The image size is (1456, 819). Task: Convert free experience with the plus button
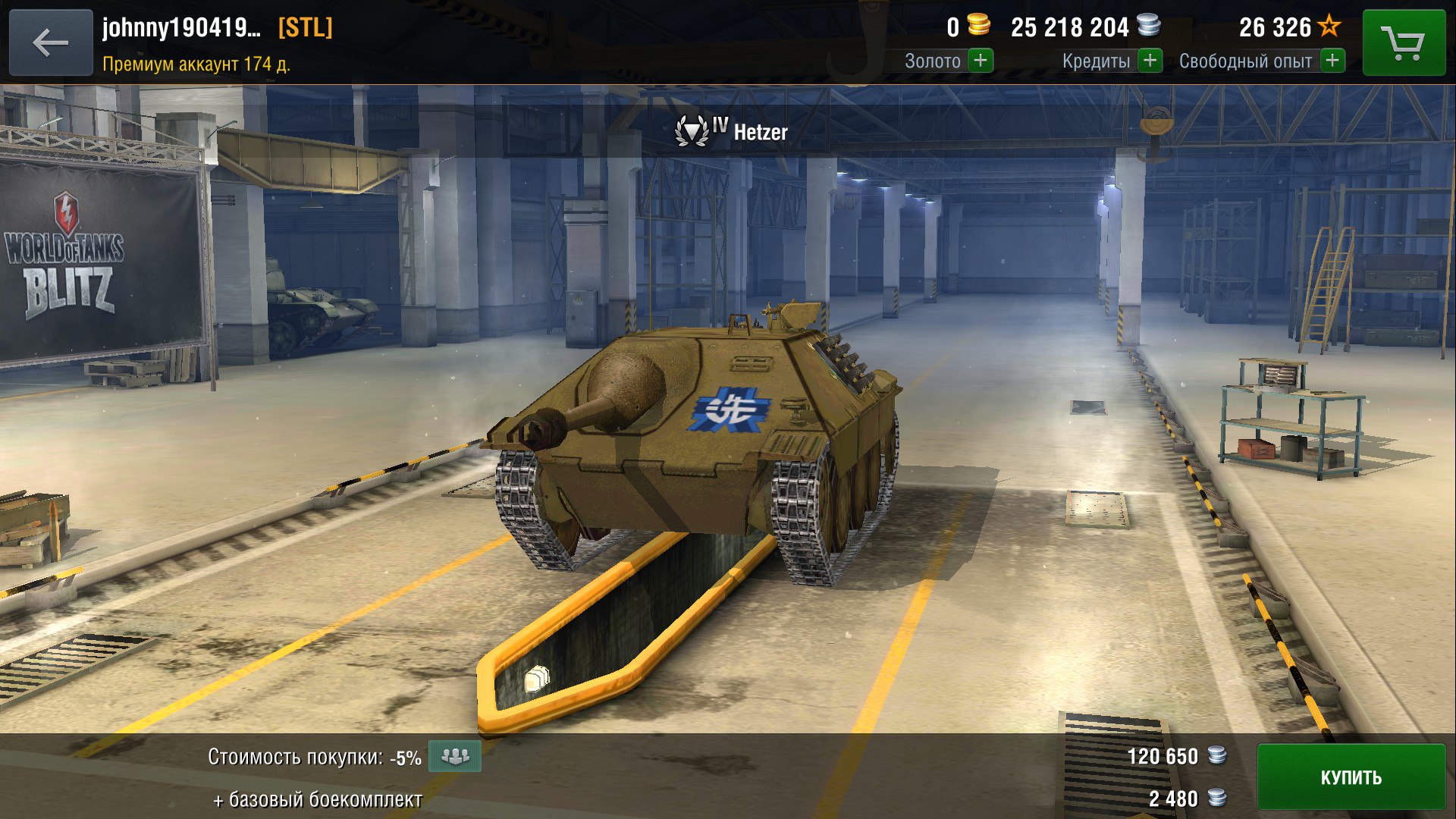(1332, 61)
